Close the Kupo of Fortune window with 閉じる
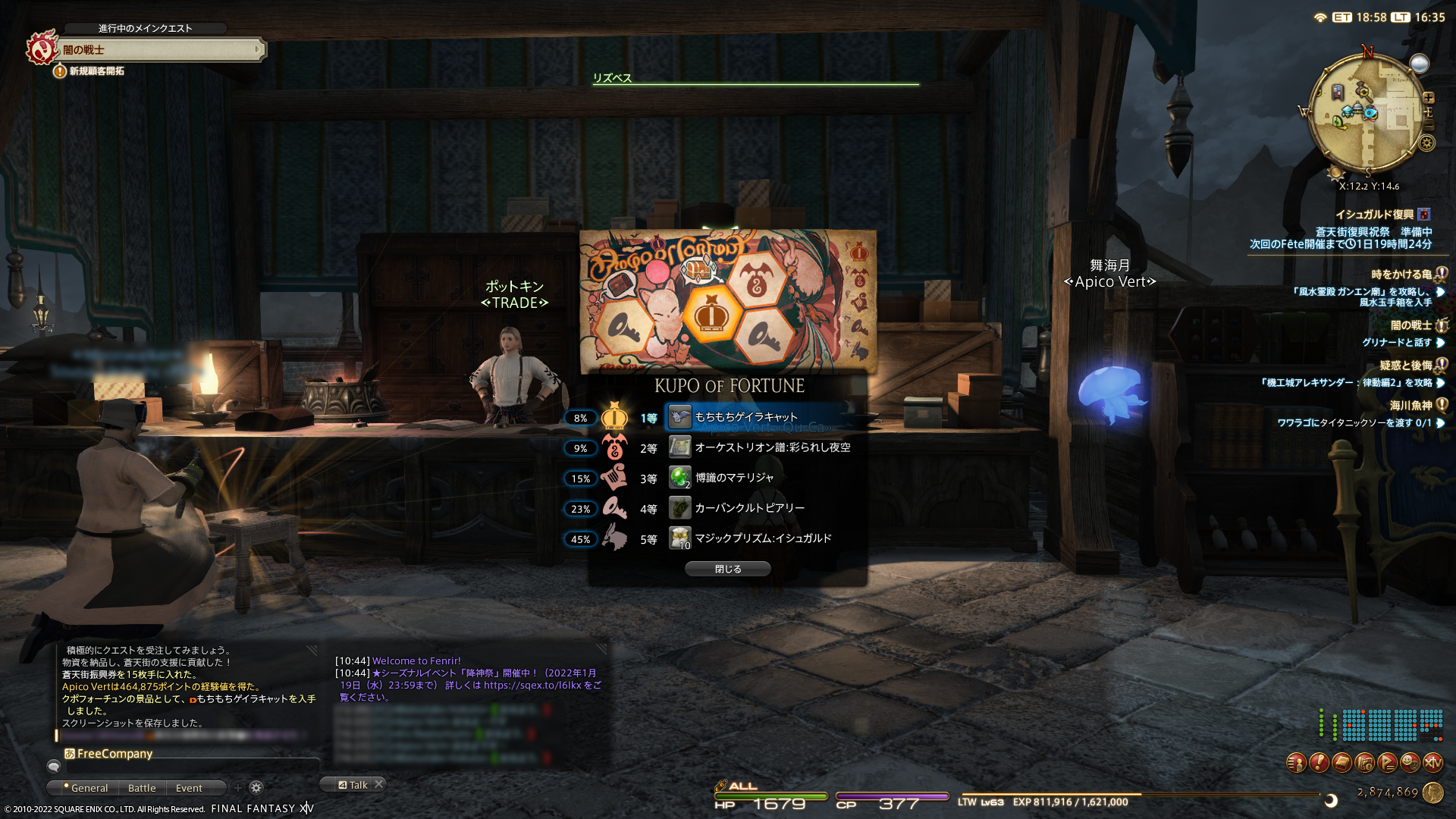The height and width of the screenshot is (819, 1456). click(727, 569)
